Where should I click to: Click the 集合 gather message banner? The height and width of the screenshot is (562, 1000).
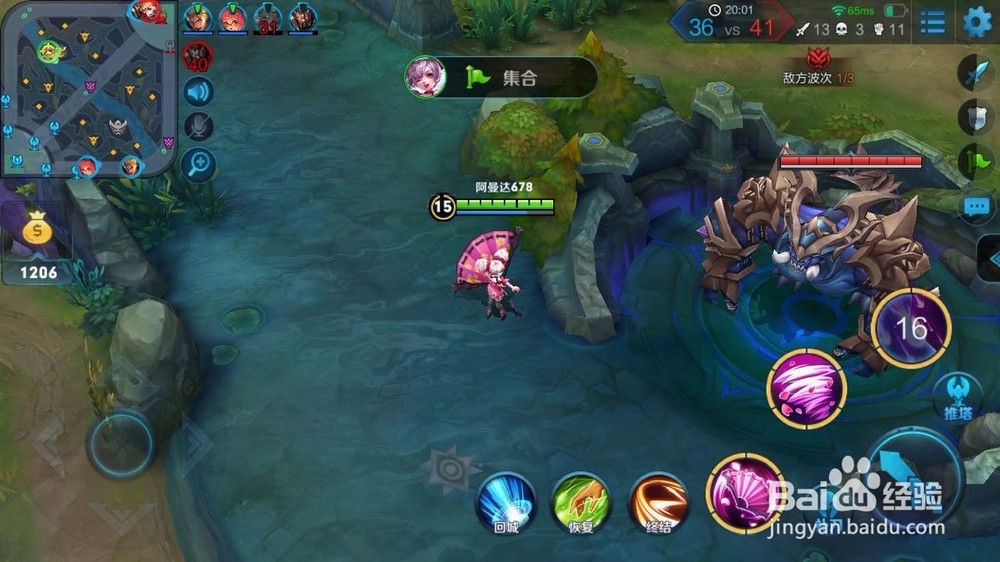[x=501, y=77]
